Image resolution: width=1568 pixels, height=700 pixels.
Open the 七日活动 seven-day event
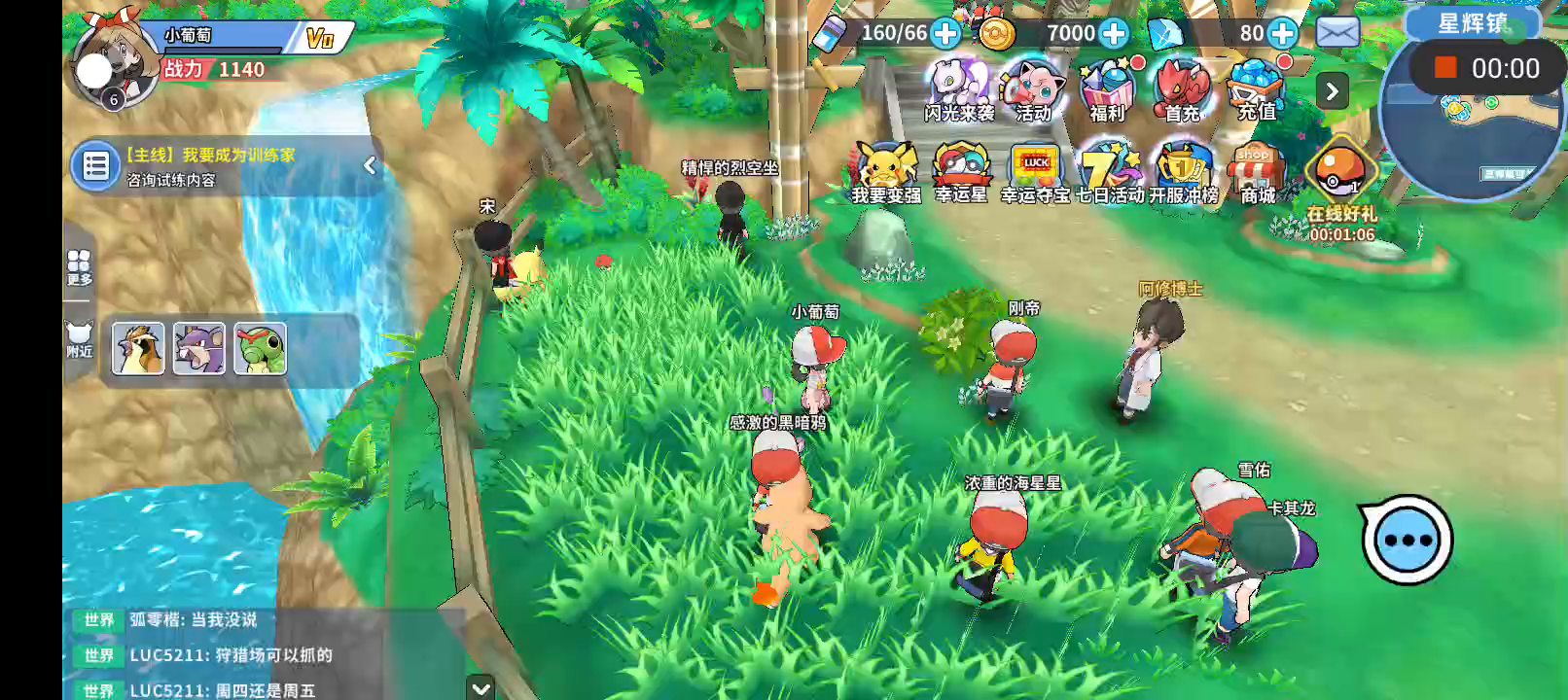point(1110,172)
